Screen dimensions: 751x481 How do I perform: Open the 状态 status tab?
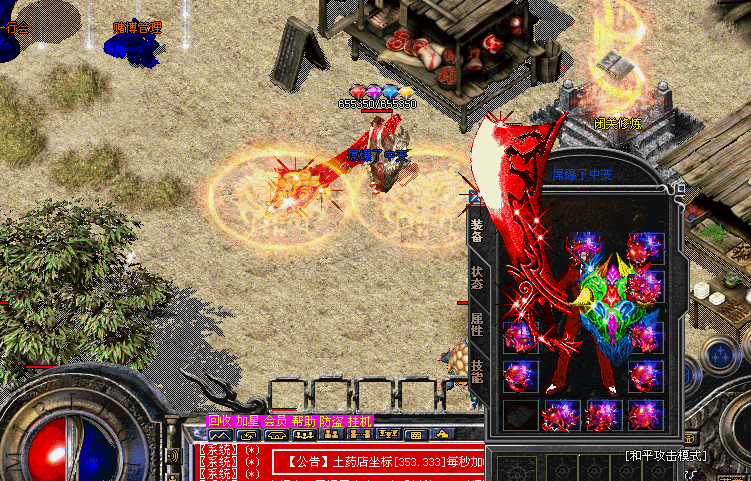(x=477, y=277)
